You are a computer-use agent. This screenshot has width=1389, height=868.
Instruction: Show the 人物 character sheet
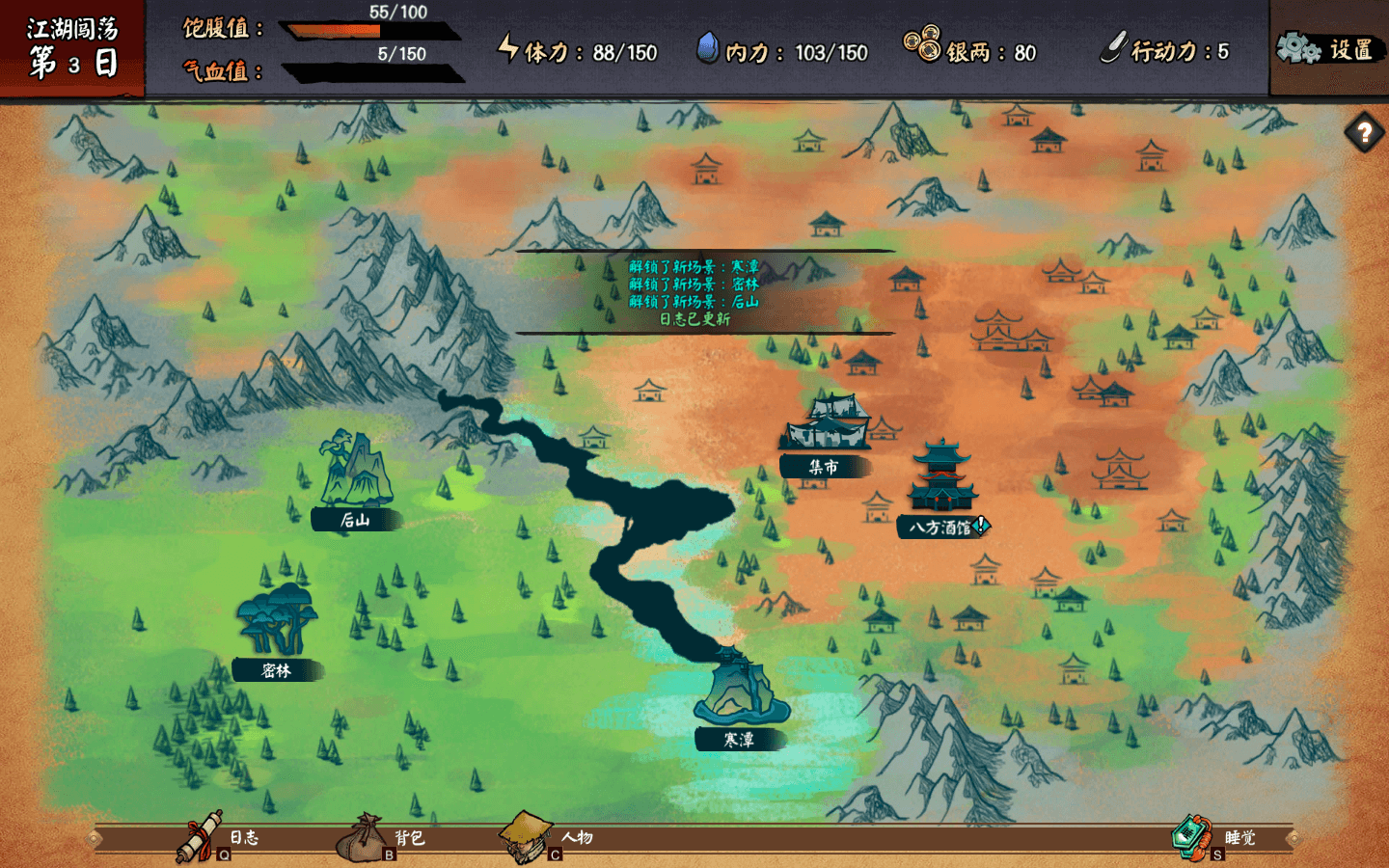pos(545,837)
